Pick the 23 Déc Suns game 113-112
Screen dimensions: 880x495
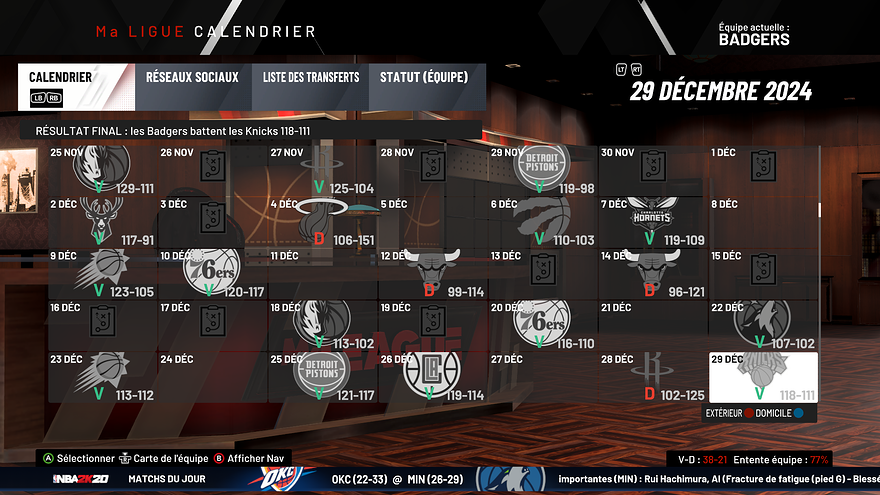pos(102,377)
